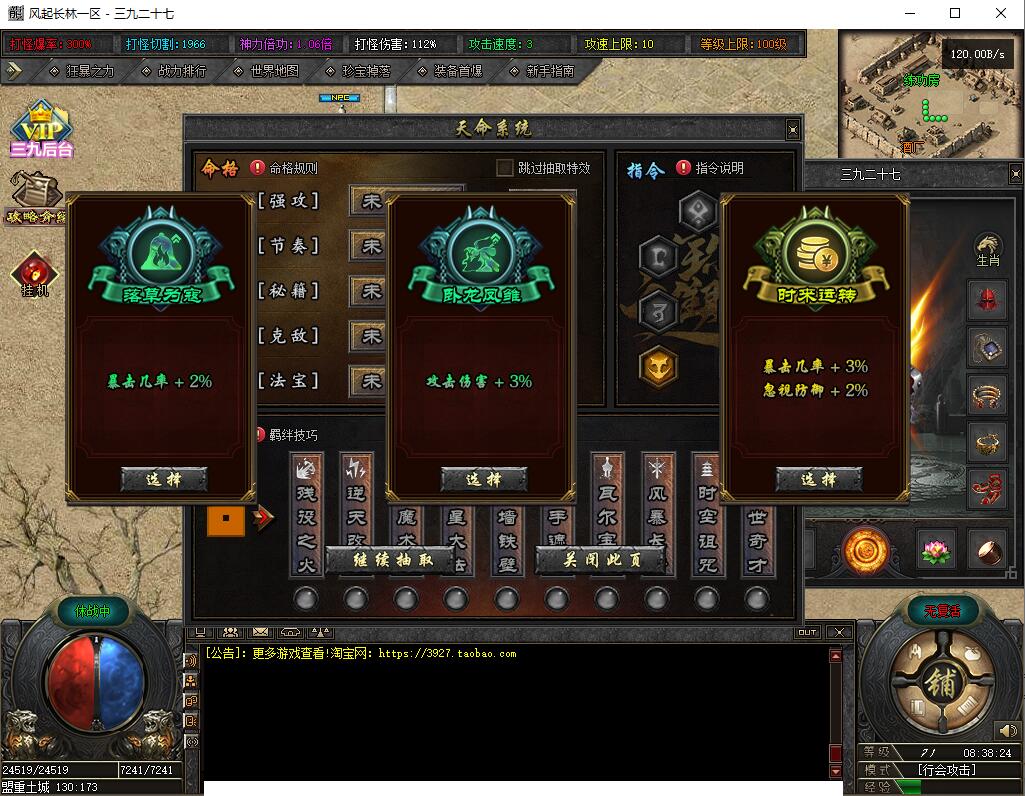Pick the 时来运转 card's 选择 button

[818, 479]
